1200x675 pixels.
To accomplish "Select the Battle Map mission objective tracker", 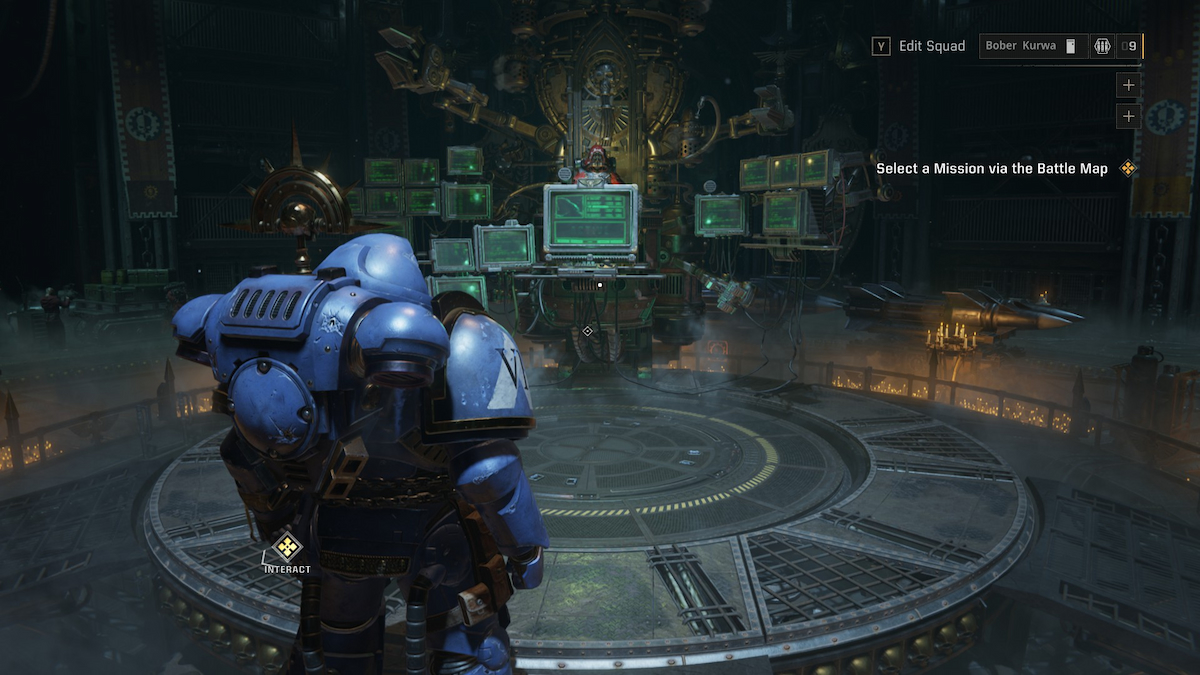I will point(992,169).
